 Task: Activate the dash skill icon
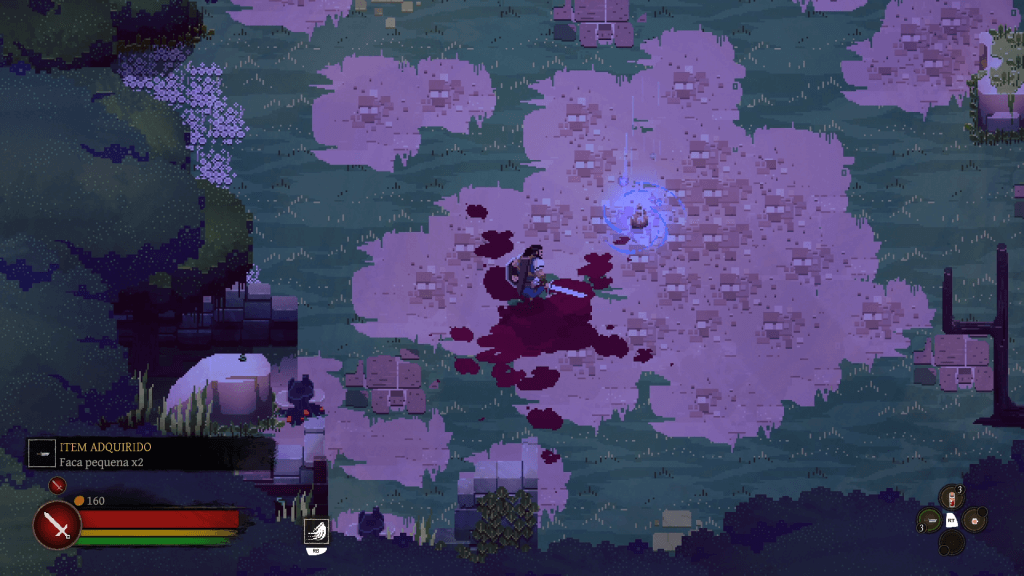[315, 531]
